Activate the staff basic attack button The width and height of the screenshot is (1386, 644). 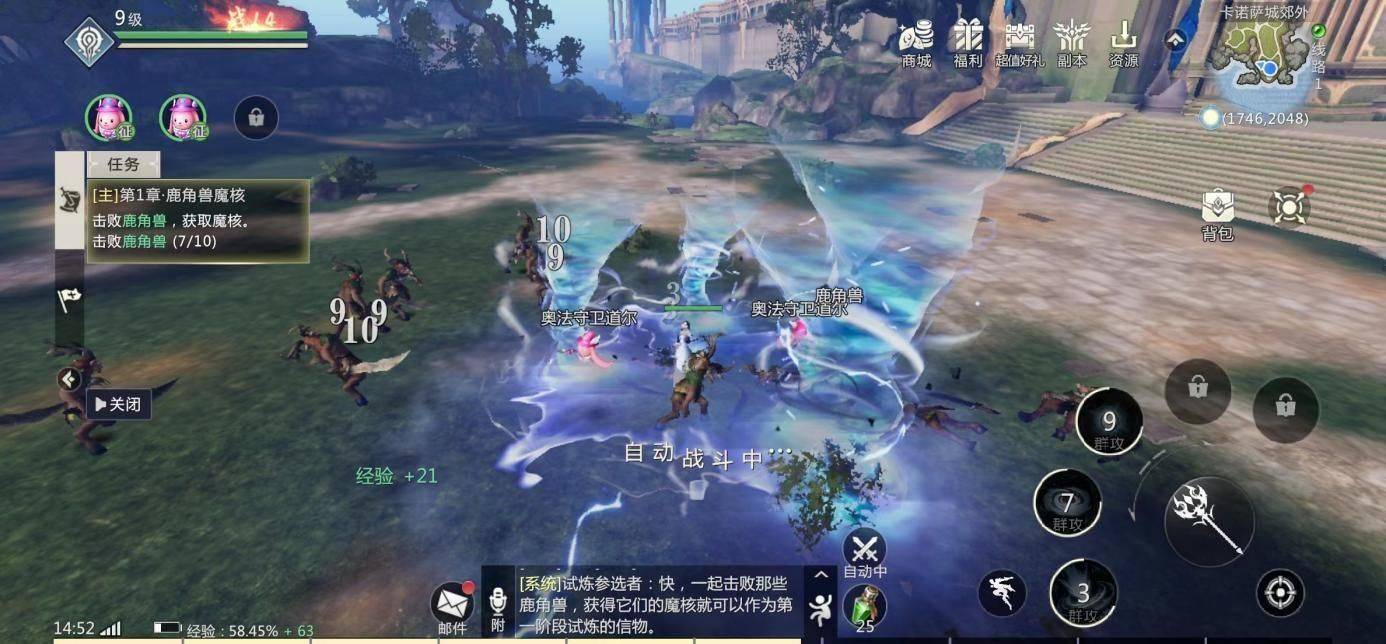tap(1209, 521)
